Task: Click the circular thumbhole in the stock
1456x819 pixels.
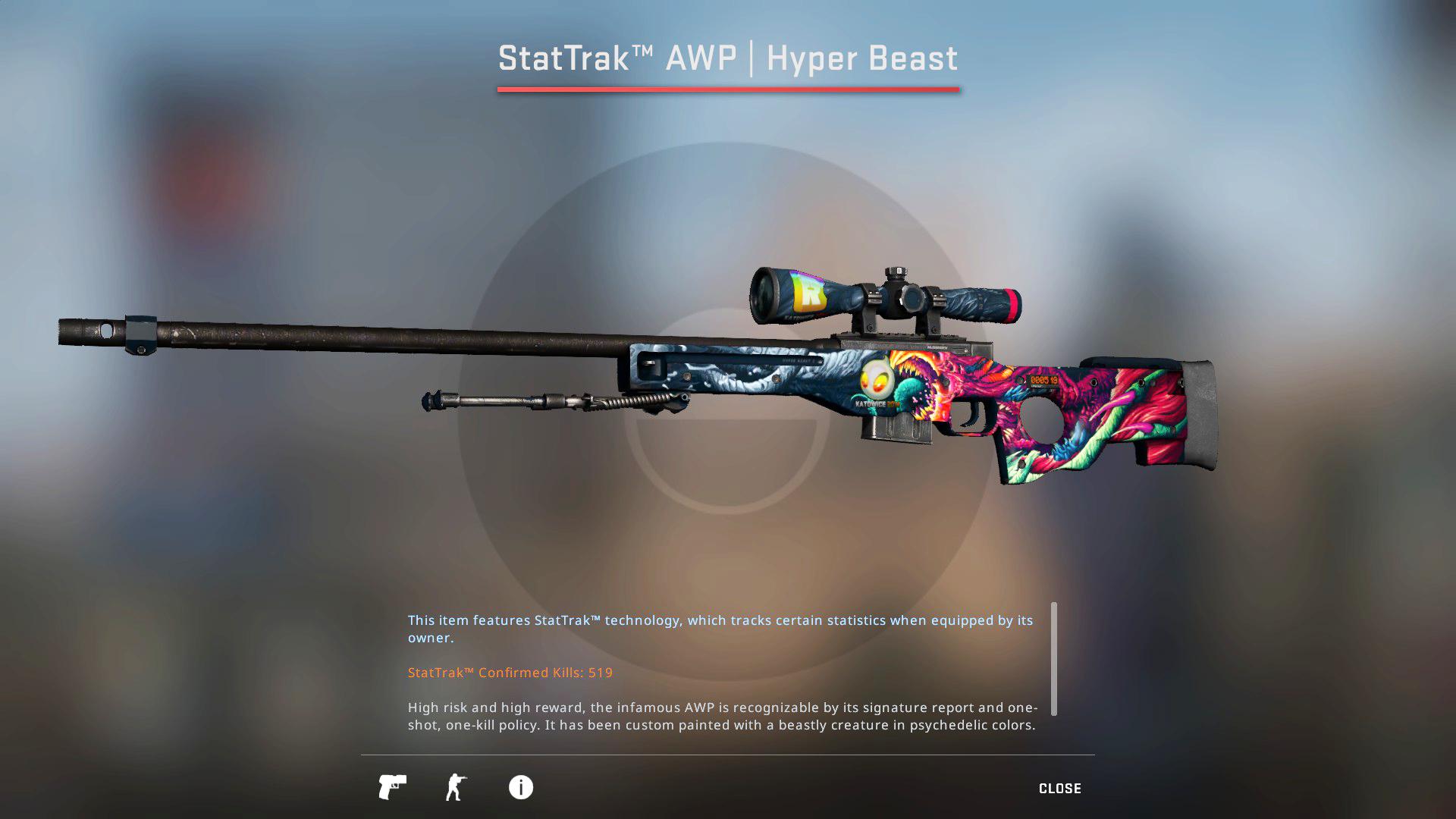Action: pos(1040,418)
